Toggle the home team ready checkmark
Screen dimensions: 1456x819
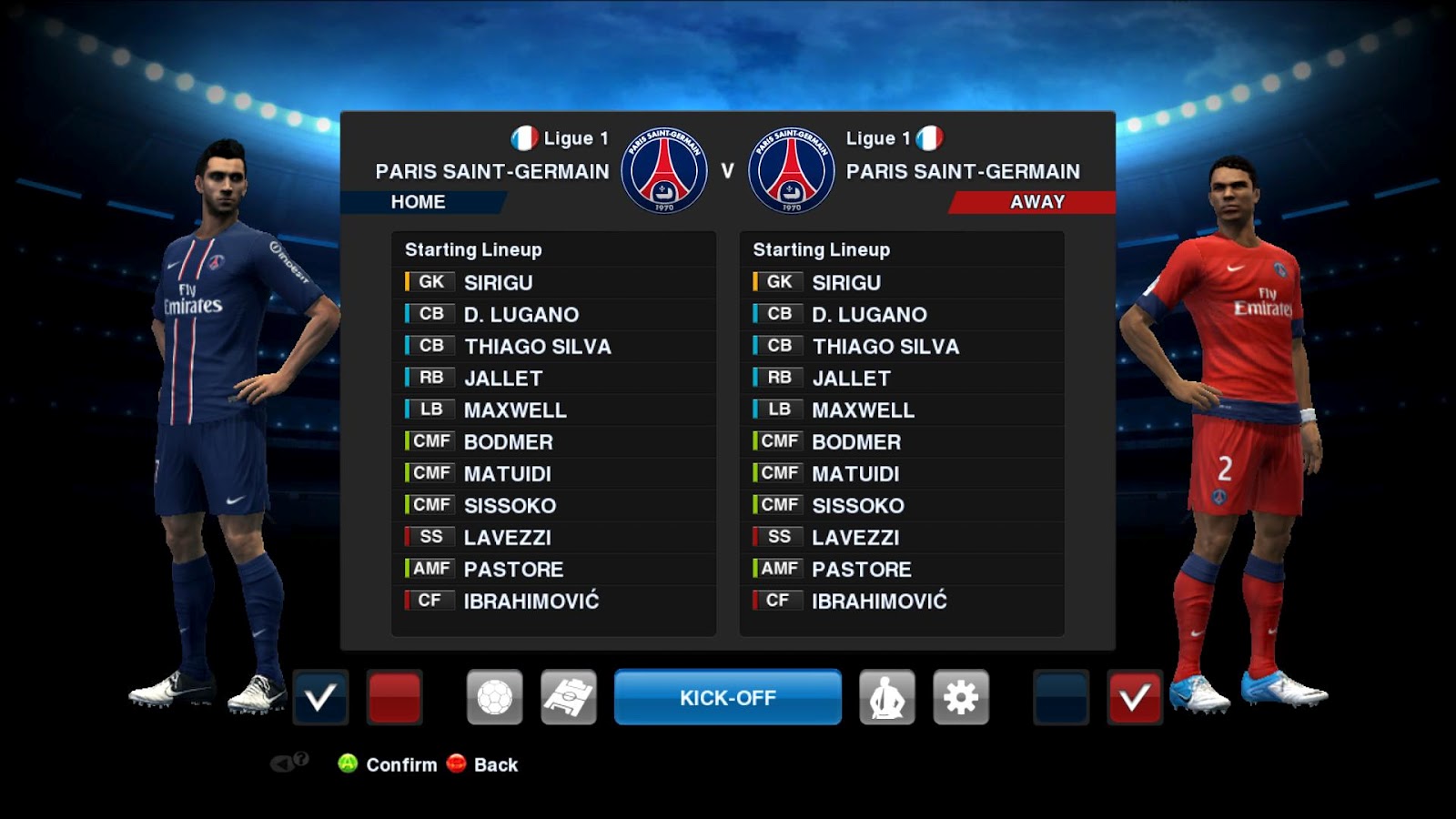pos(320,696)
